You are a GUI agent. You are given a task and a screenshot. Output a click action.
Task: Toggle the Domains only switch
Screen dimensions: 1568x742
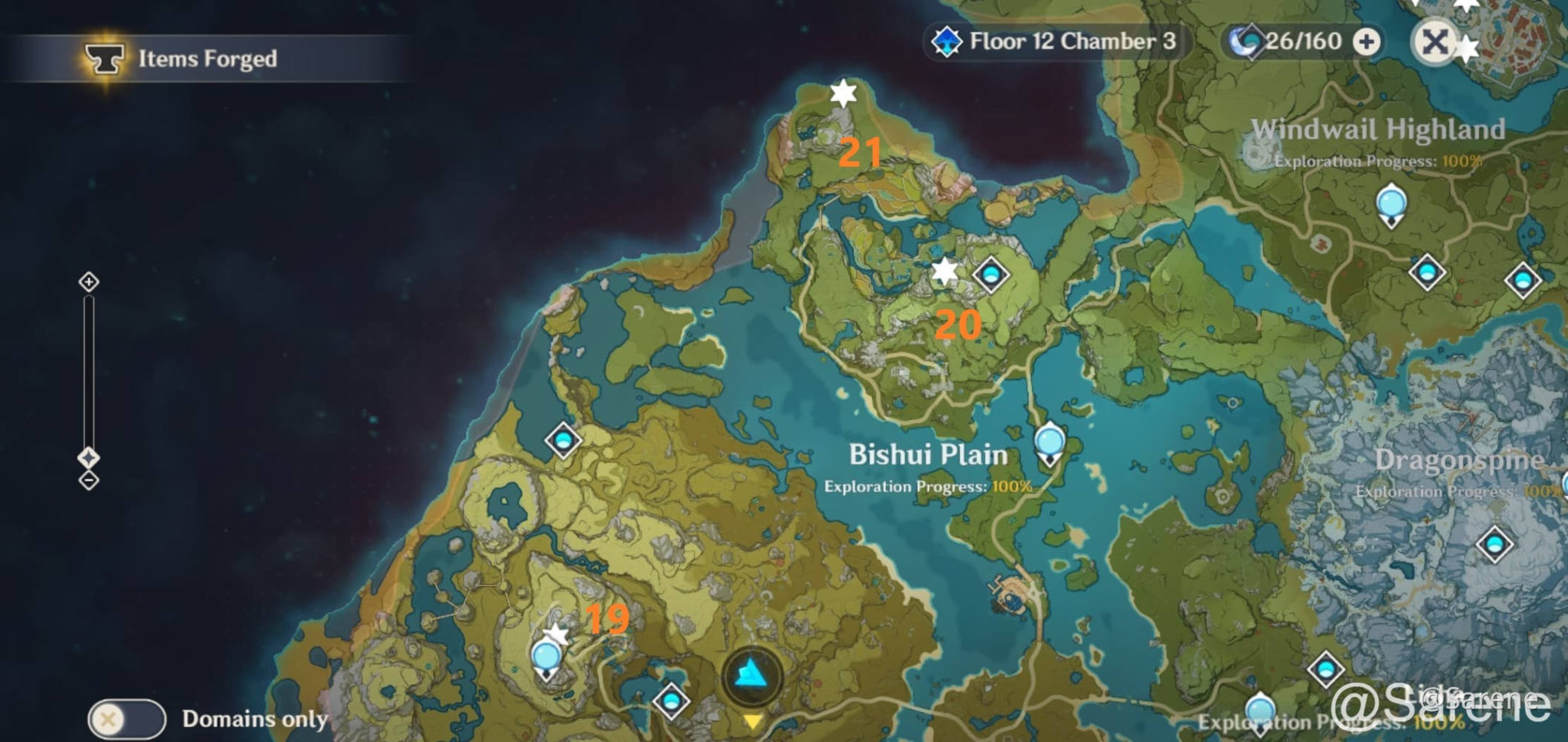tap(126, 719)
